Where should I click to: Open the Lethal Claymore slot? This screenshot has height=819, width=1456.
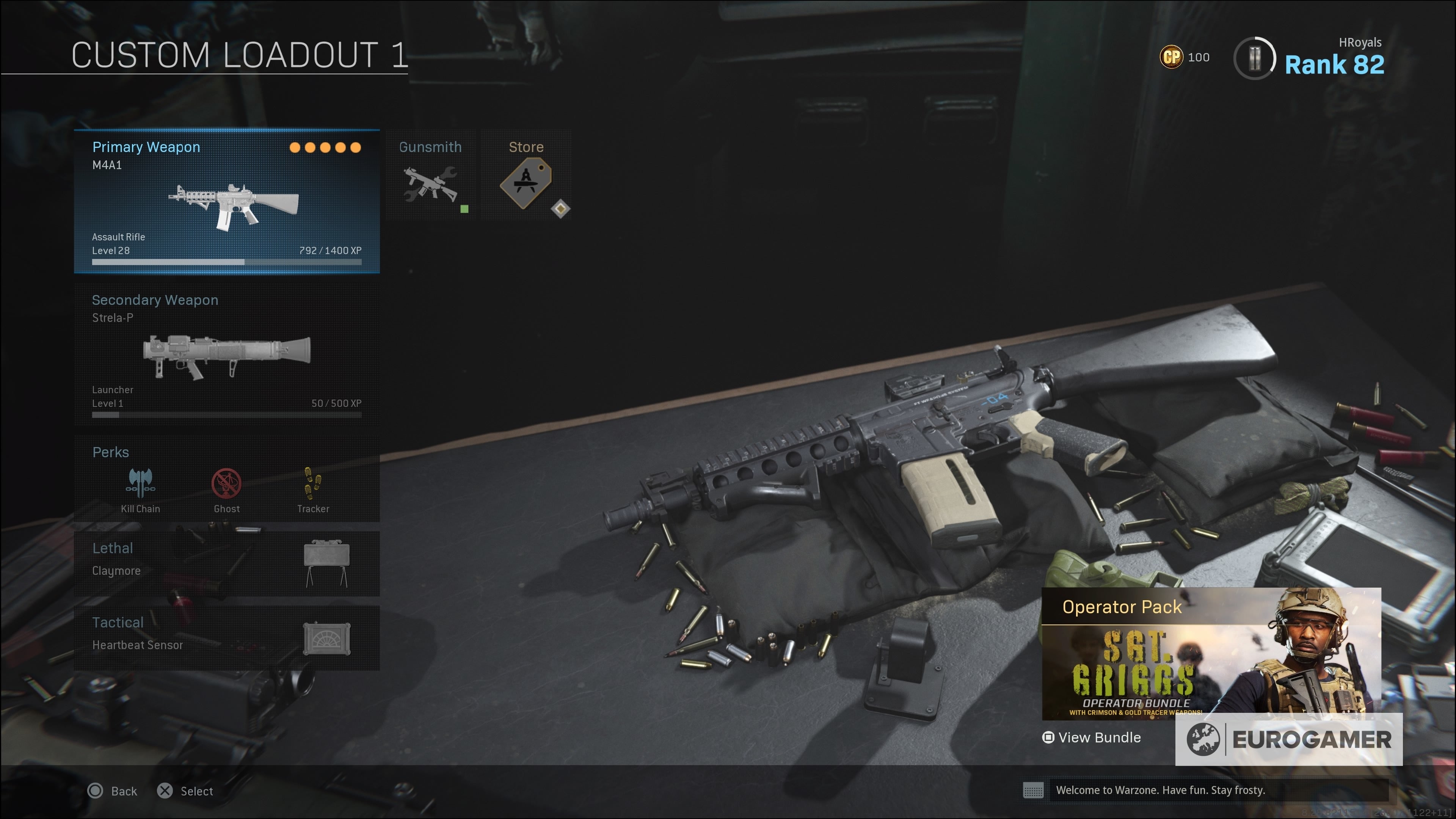click(227, 563)
